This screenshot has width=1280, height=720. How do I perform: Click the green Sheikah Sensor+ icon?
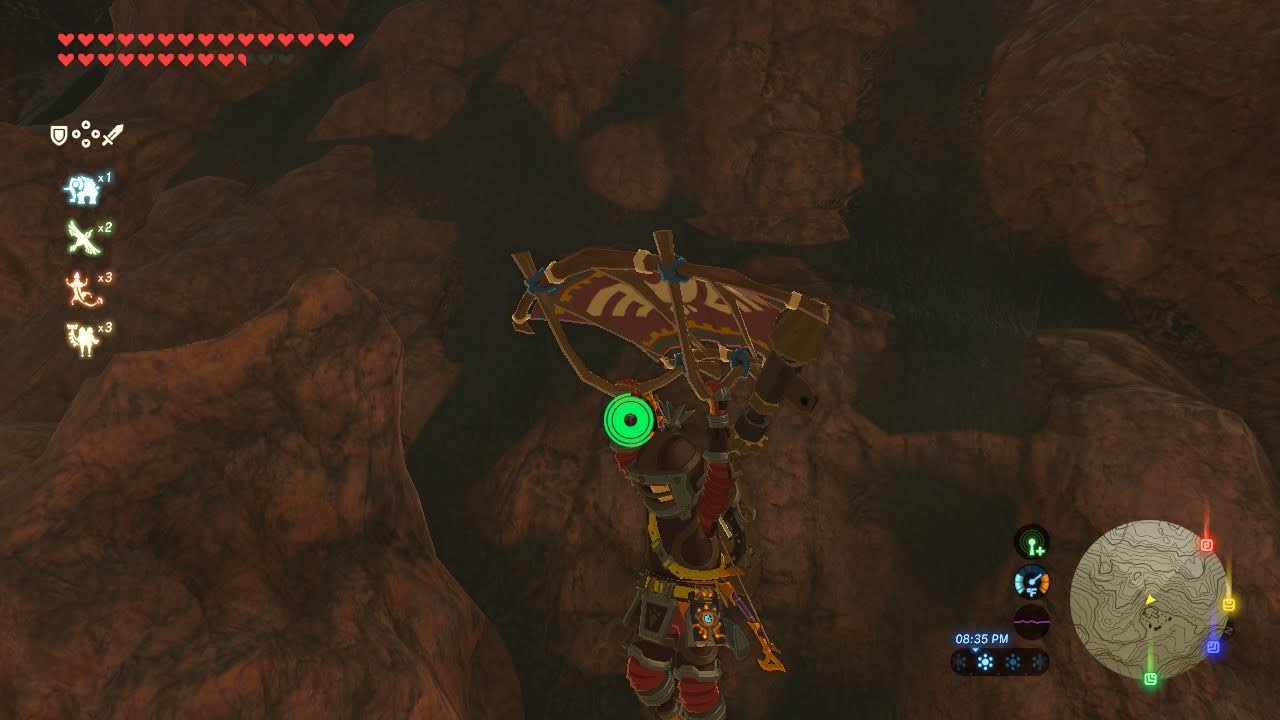(1031, 543)
